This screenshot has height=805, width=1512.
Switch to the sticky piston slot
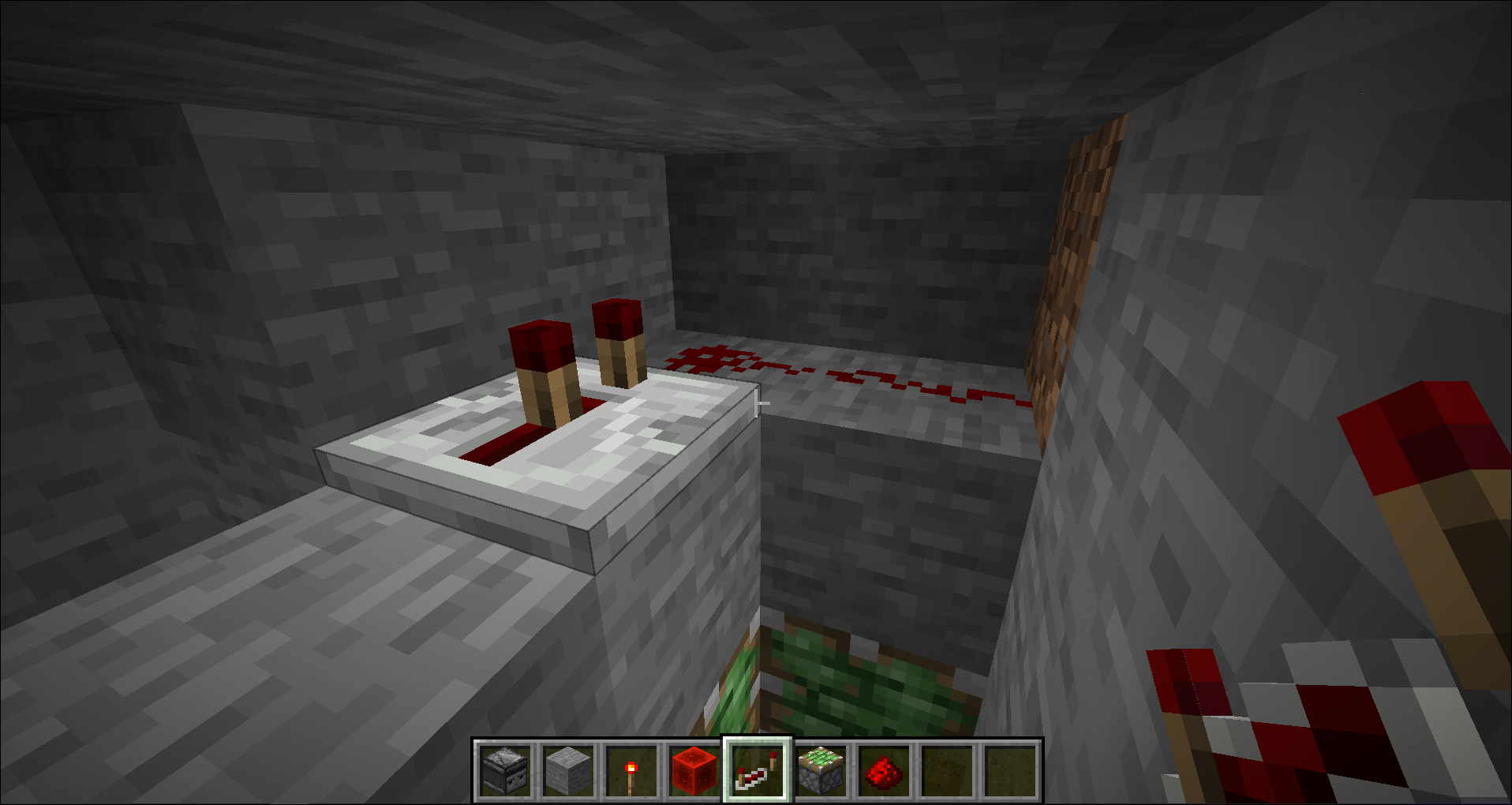click(x=821, y=769)
